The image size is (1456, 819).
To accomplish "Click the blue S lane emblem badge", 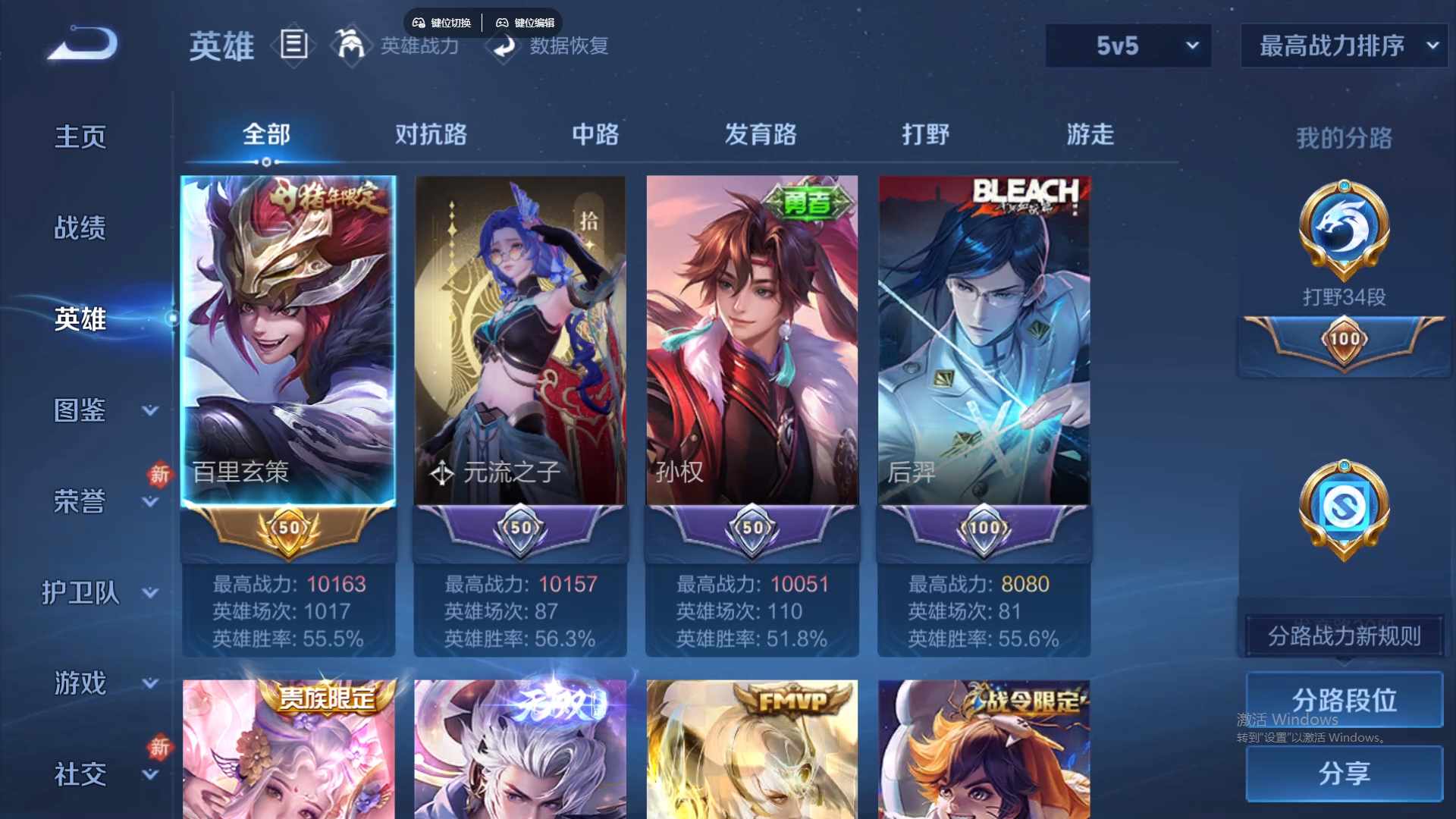I will pos(1343,510).
